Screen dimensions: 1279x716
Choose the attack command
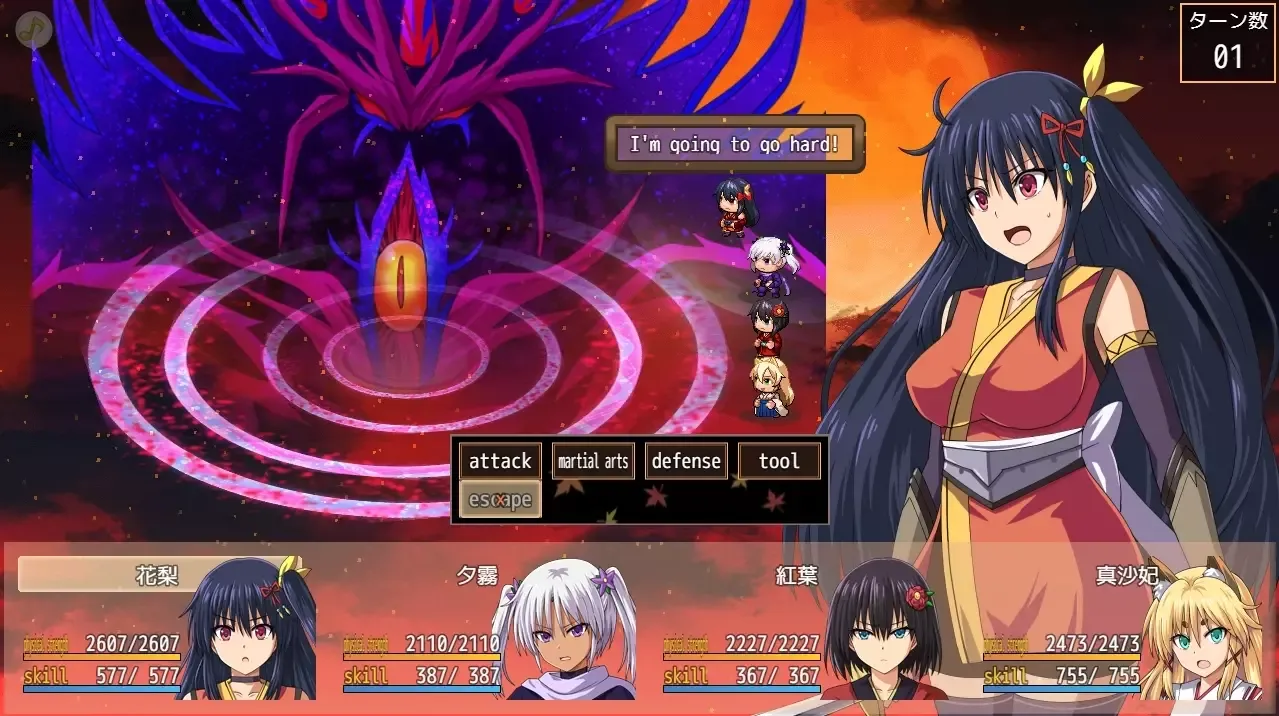pyautogui.click(x=500, y=461)
